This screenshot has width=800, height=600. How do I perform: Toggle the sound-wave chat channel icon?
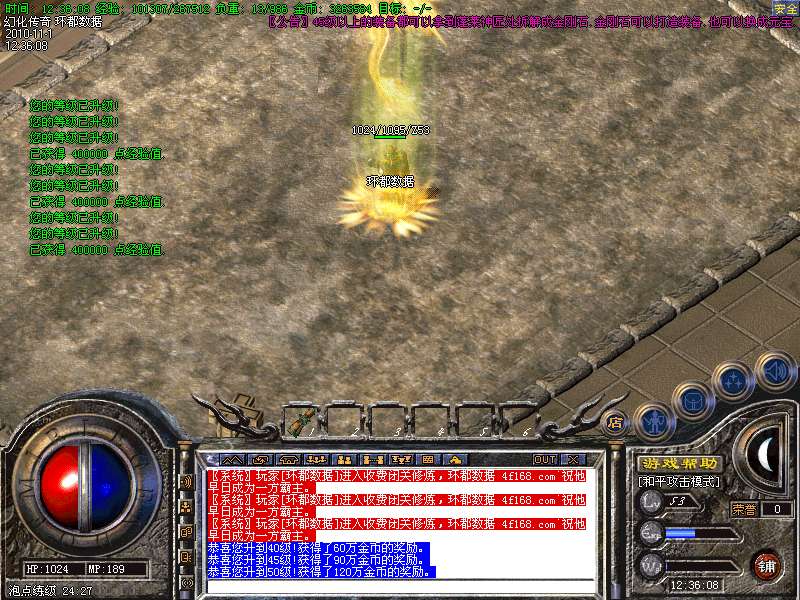point(186,481)
